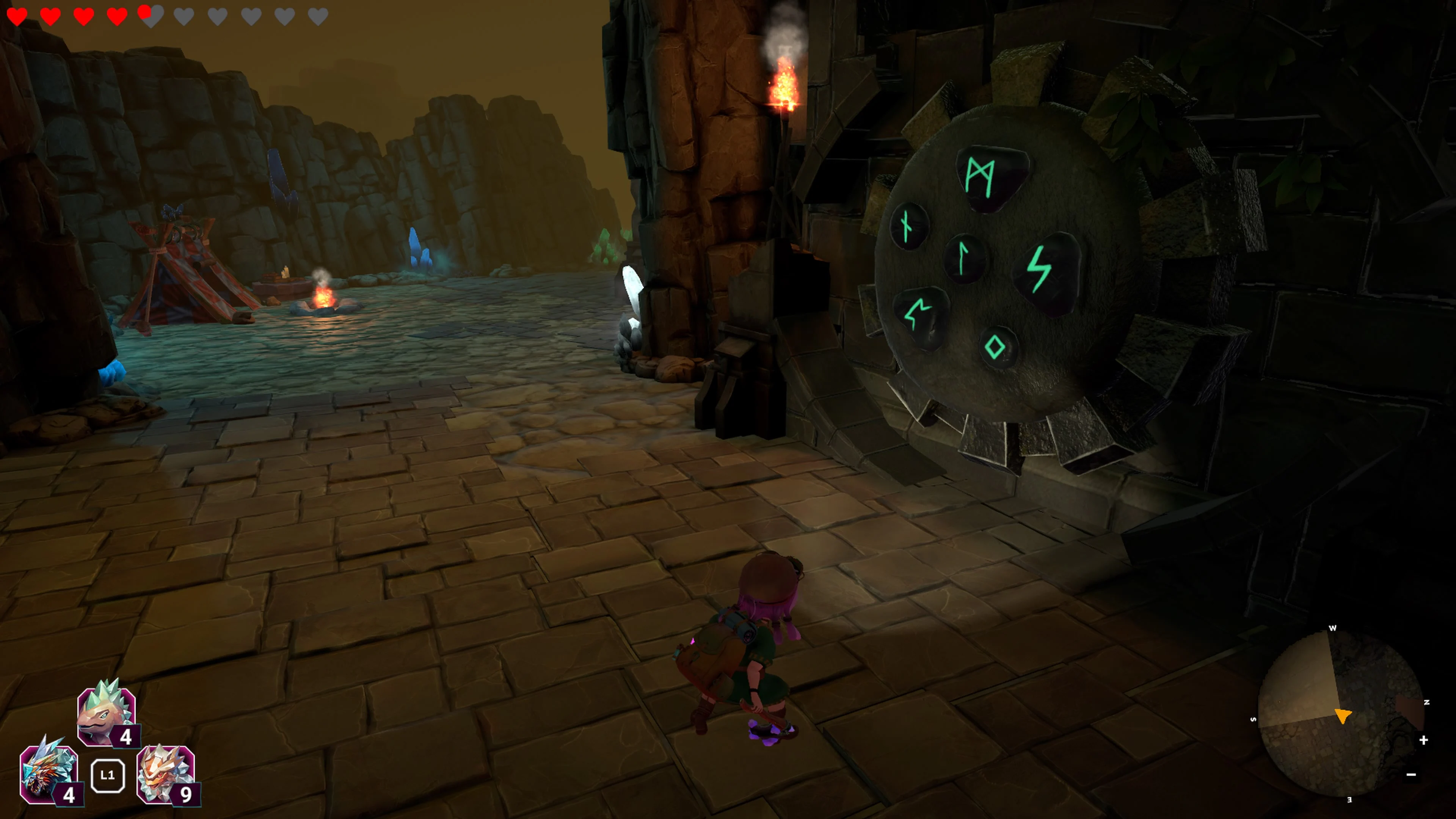This screenshot has height=819, width=1456.
Task: Collapse the minimap with the minus control
Action: [x=1411, y=774]
